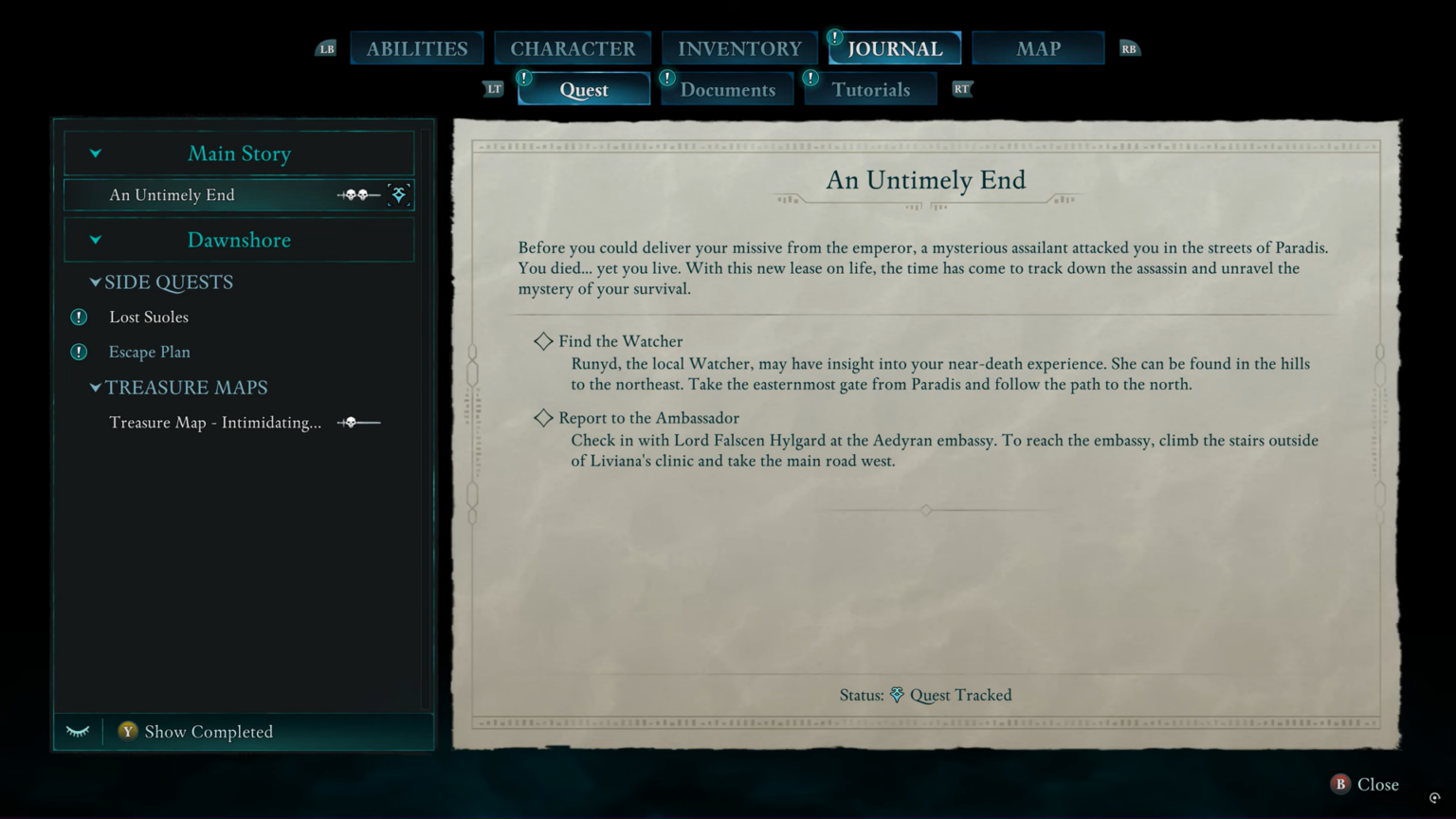Select the Escape Plan side quest
This screenshot has height=819, width=1456.
click(149, 352)
